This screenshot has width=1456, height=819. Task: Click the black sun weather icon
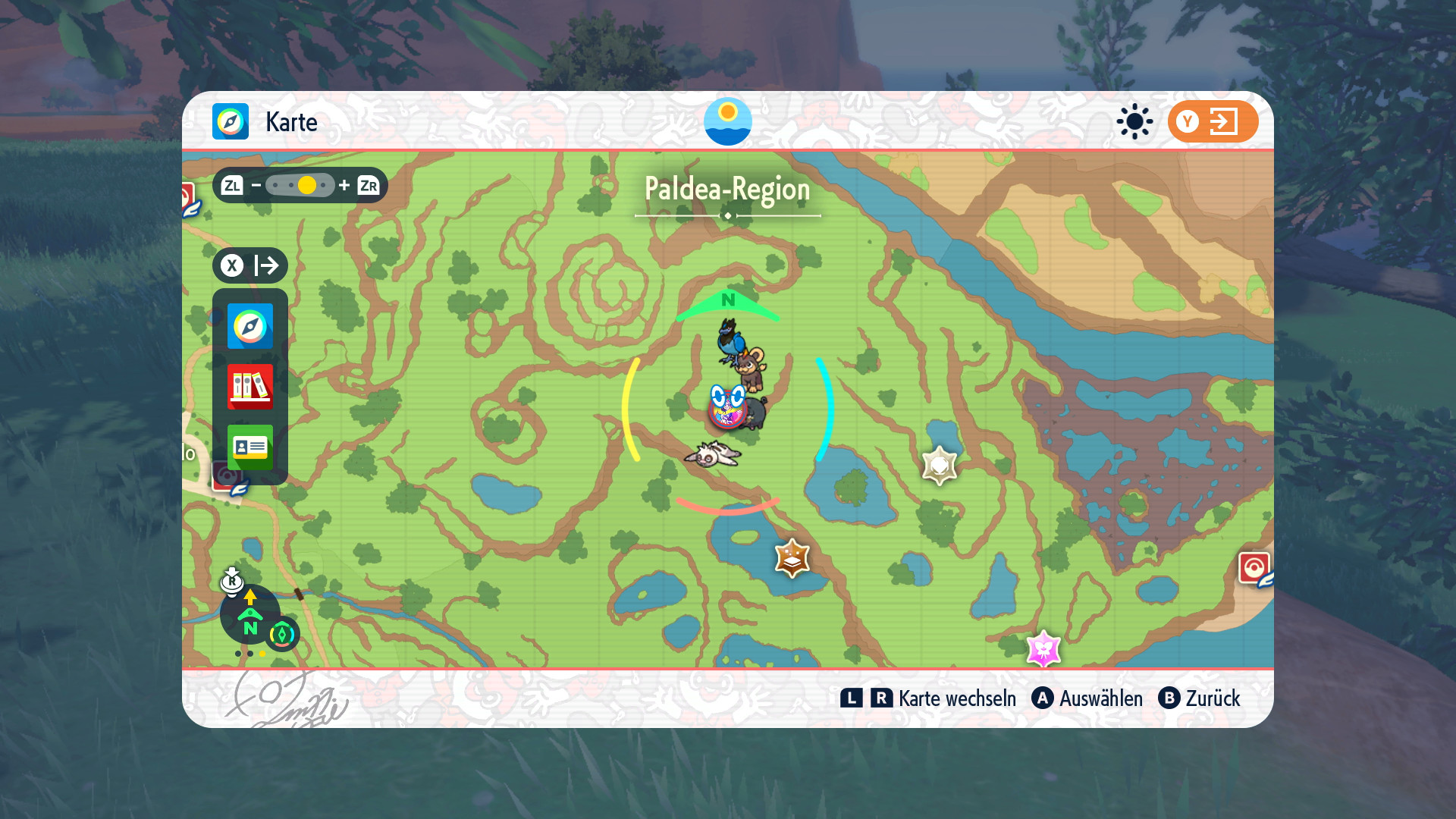coord(1134,121)
